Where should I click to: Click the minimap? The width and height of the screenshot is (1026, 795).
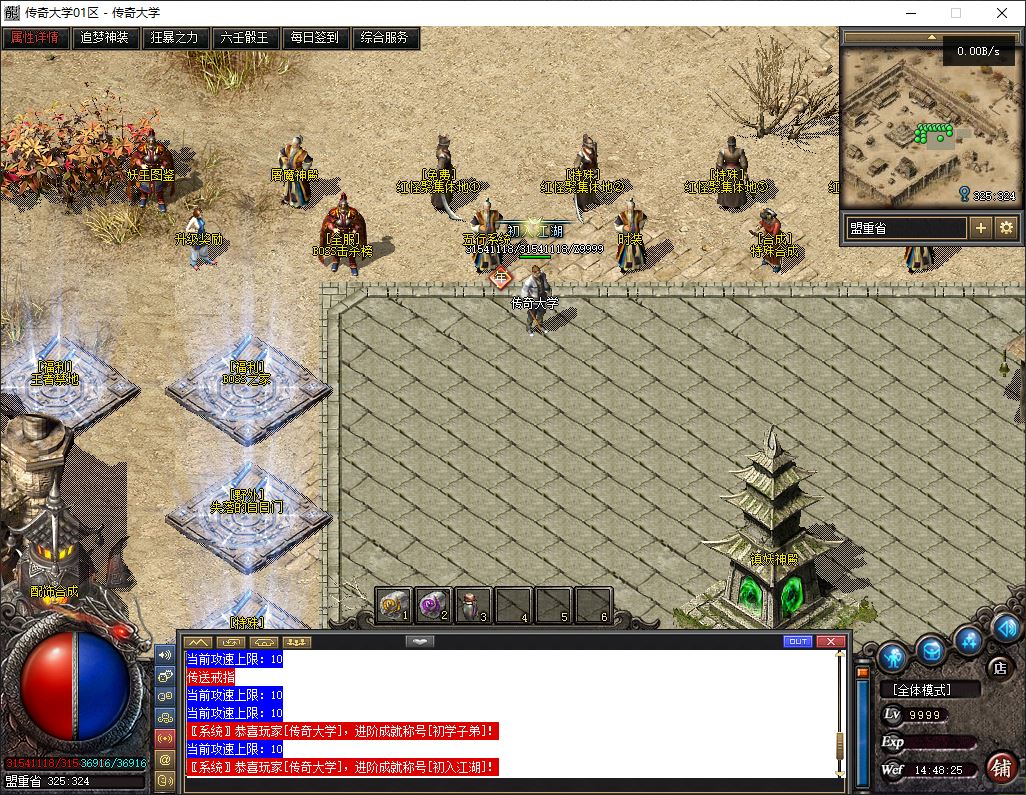coord(918,125)
